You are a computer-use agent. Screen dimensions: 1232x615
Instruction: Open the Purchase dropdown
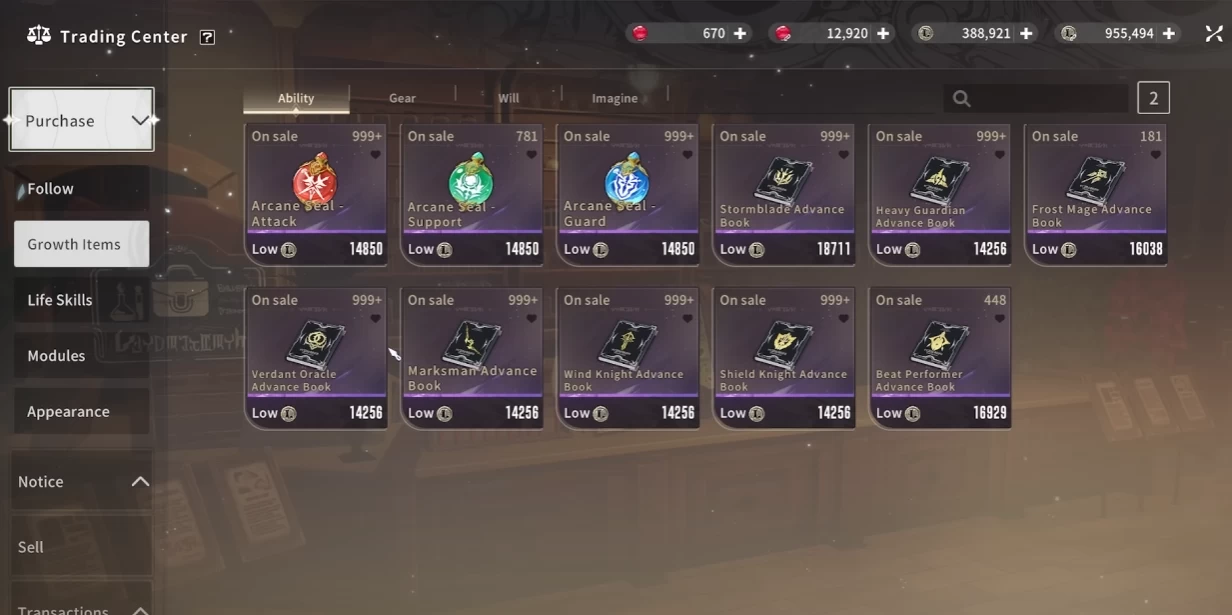coord(81,120)
